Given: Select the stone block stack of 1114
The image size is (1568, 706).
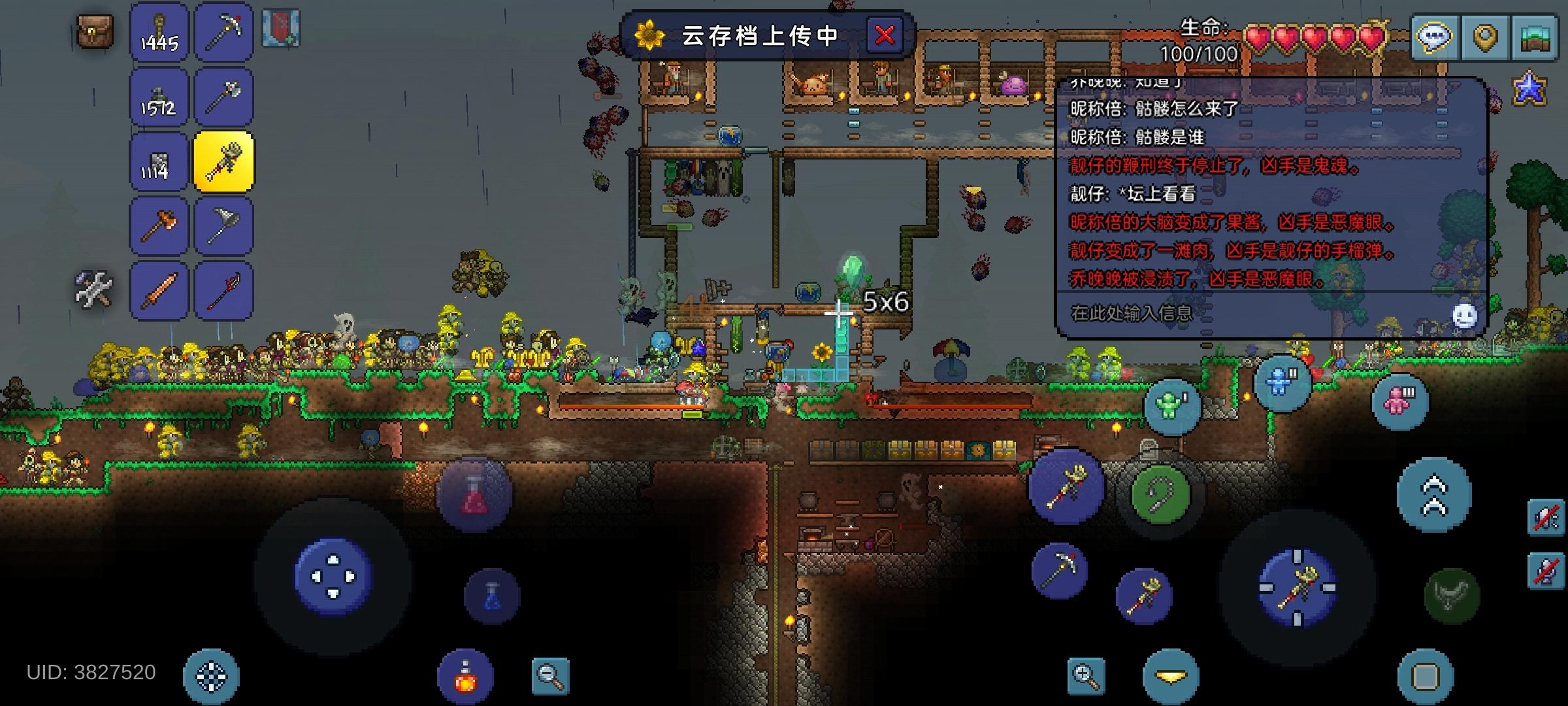Looking at the screenshot, I should click(159, 162).
